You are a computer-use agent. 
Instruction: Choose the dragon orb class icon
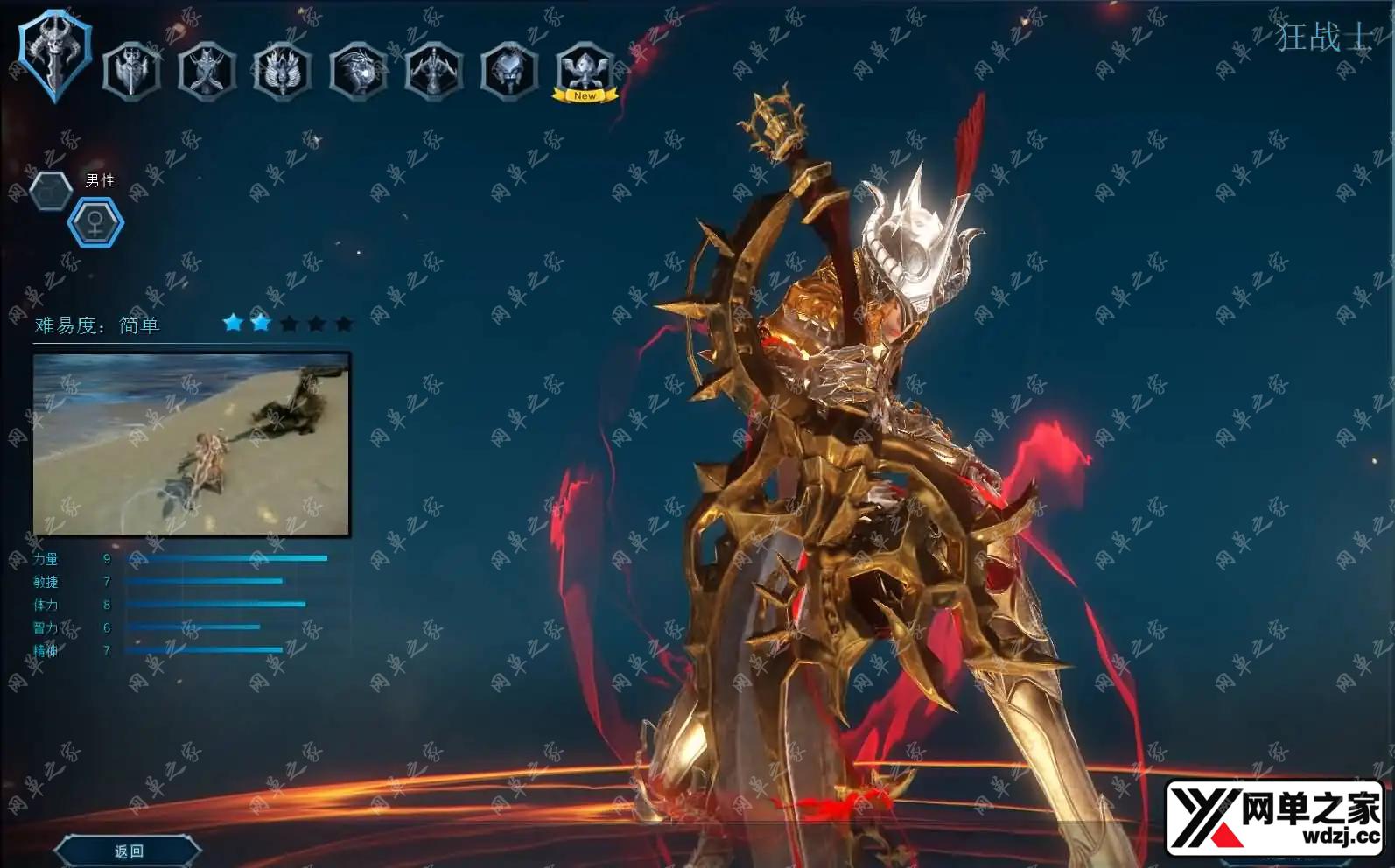[358, 71]
